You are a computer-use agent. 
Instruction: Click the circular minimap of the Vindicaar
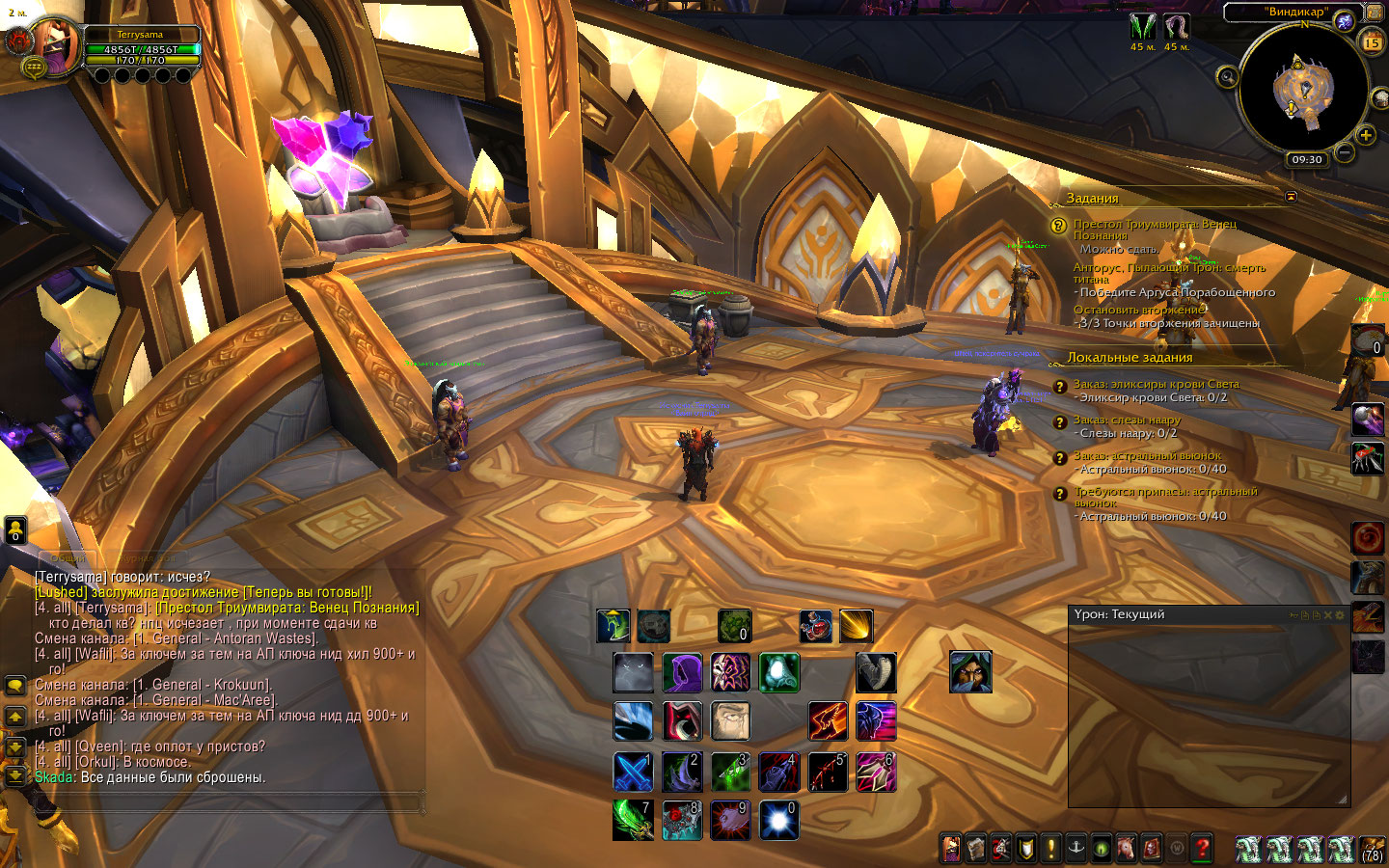click(1303, 93)
